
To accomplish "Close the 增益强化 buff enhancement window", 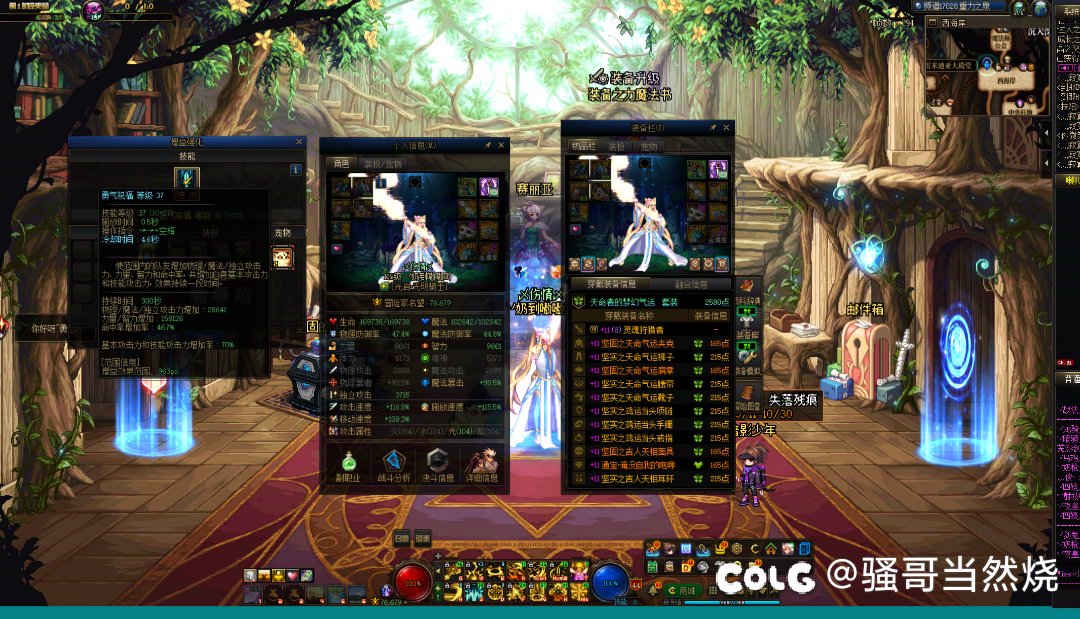I will (299, 142).
